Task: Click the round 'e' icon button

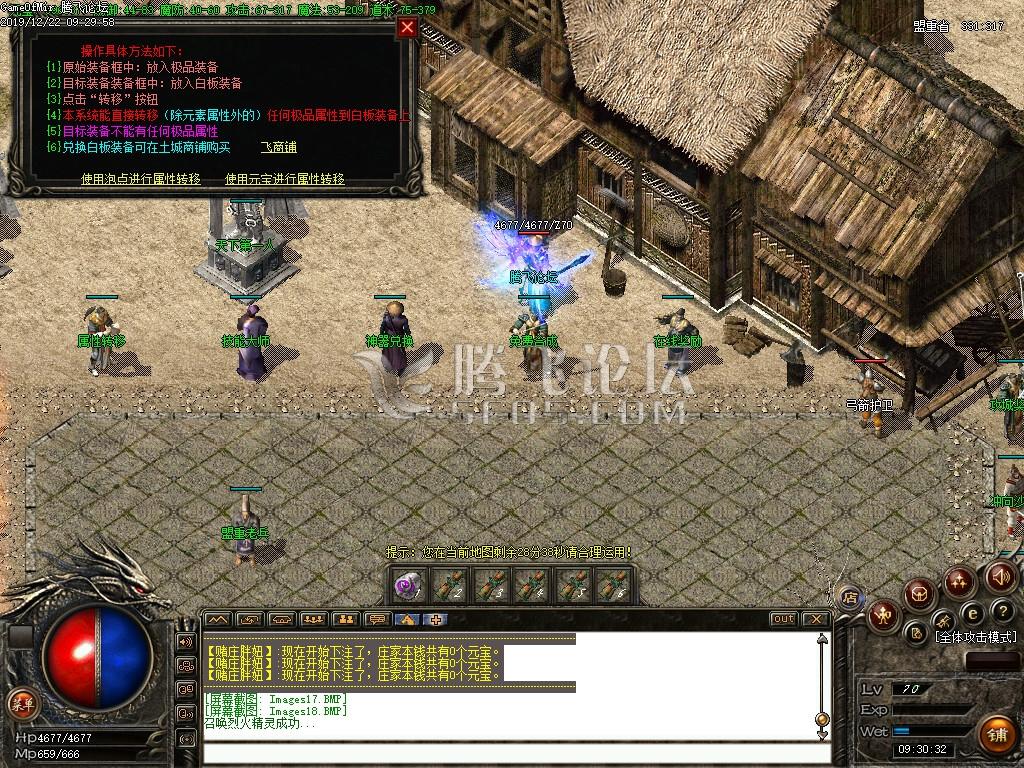Action: 971,613
